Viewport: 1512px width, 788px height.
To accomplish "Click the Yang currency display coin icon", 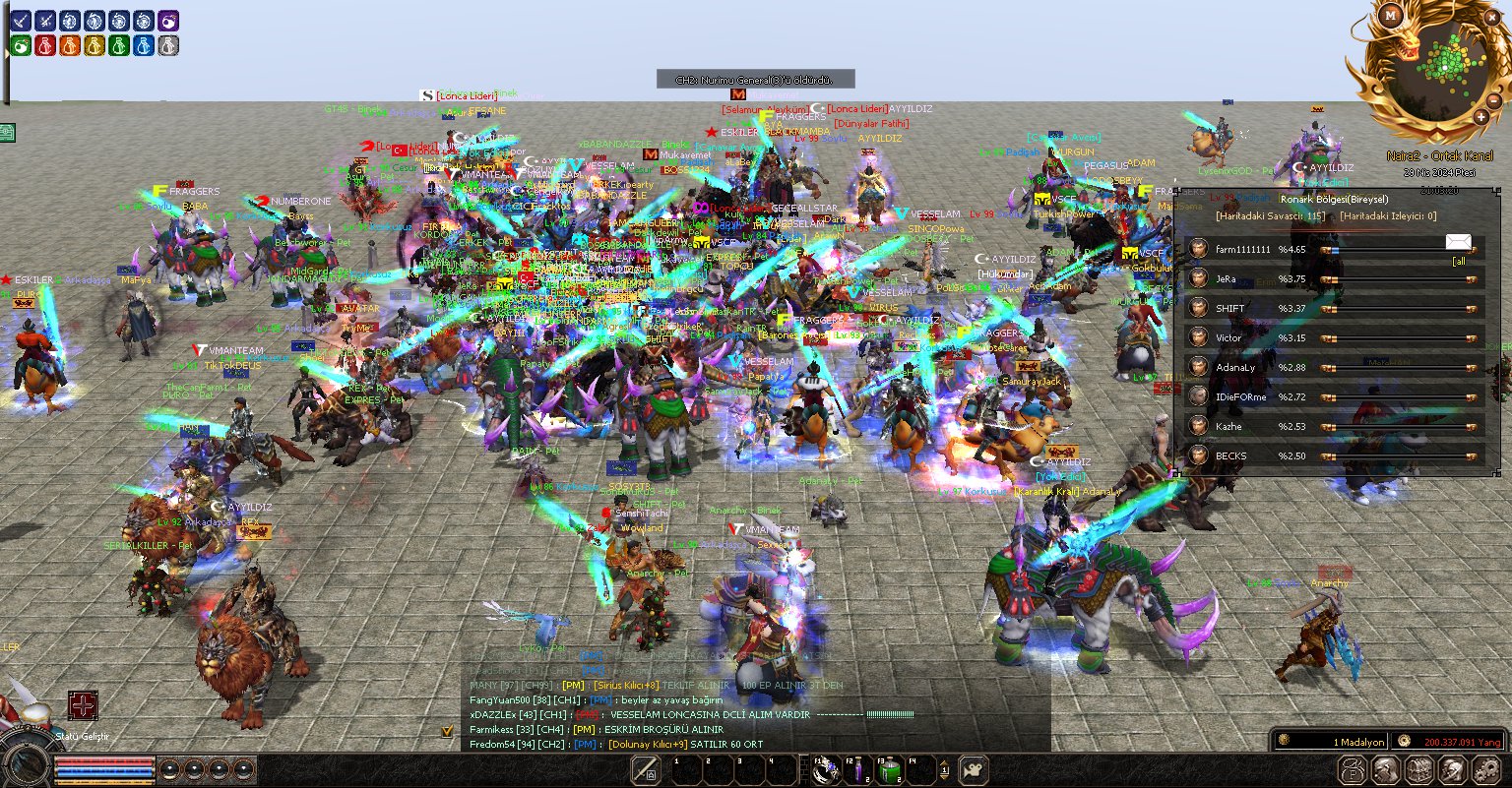I will [x=1405, y=741].
